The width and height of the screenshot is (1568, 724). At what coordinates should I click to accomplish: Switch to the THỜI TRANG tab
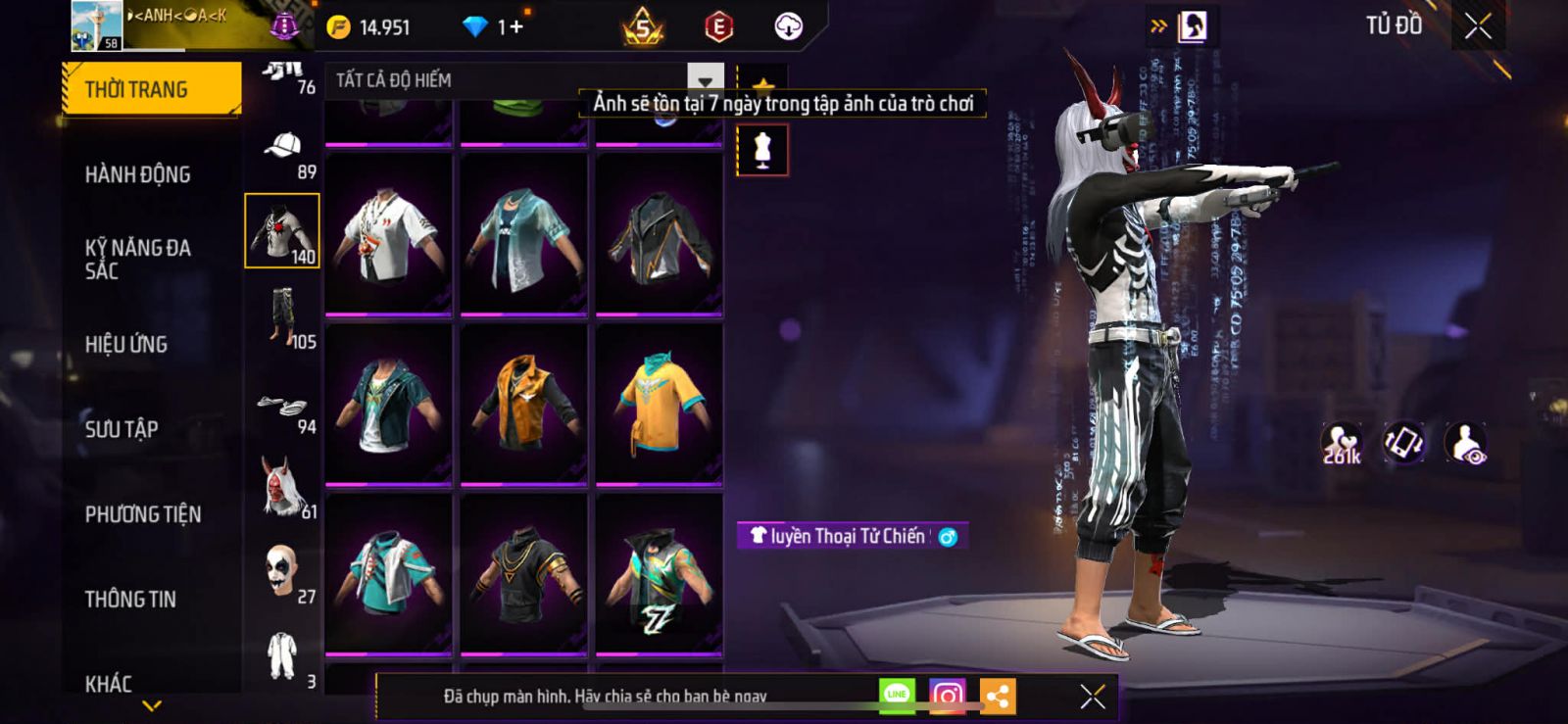click(151, 89)
